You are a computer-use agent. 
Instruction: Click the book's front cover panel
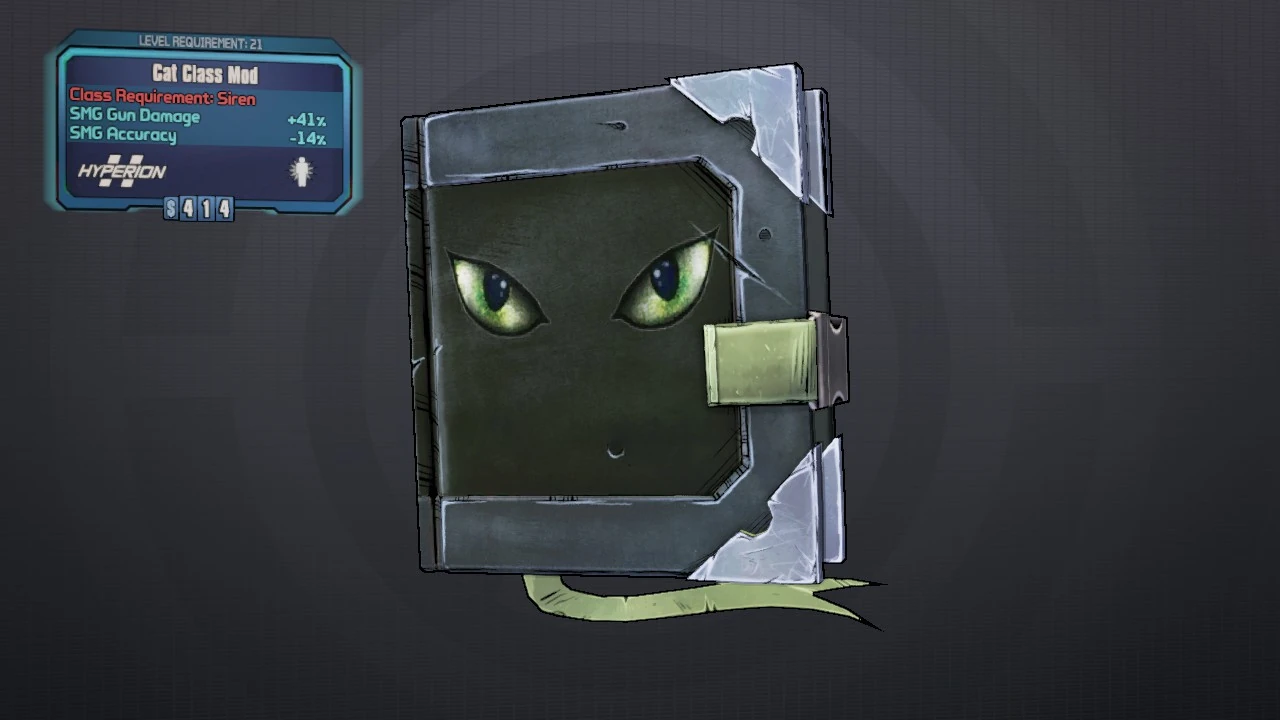pyautogui.click(x=570, y=380)
